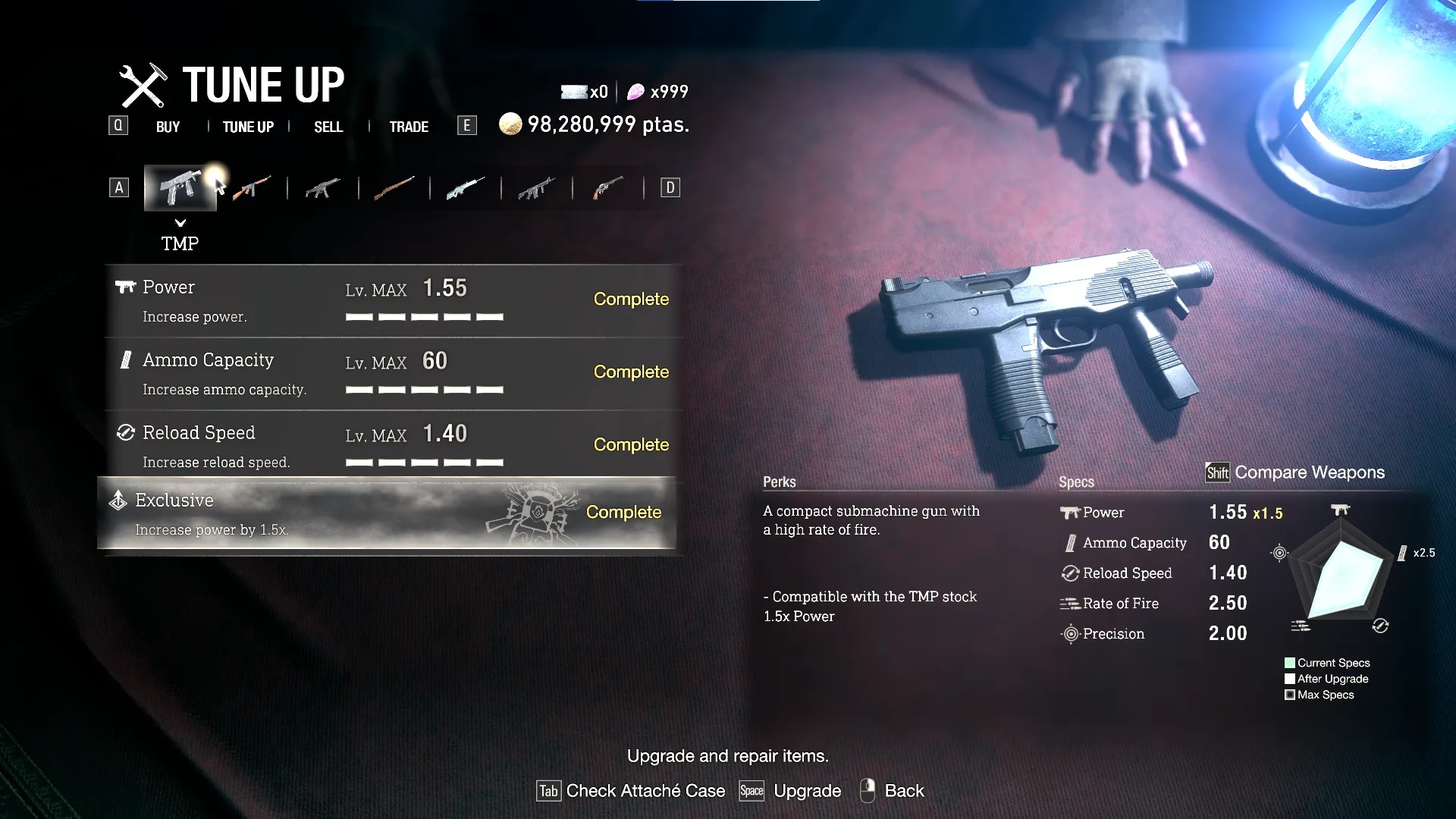Toggle the Current Specs legend swatch
The image size is (1456, 819).
click(1289, 662)
